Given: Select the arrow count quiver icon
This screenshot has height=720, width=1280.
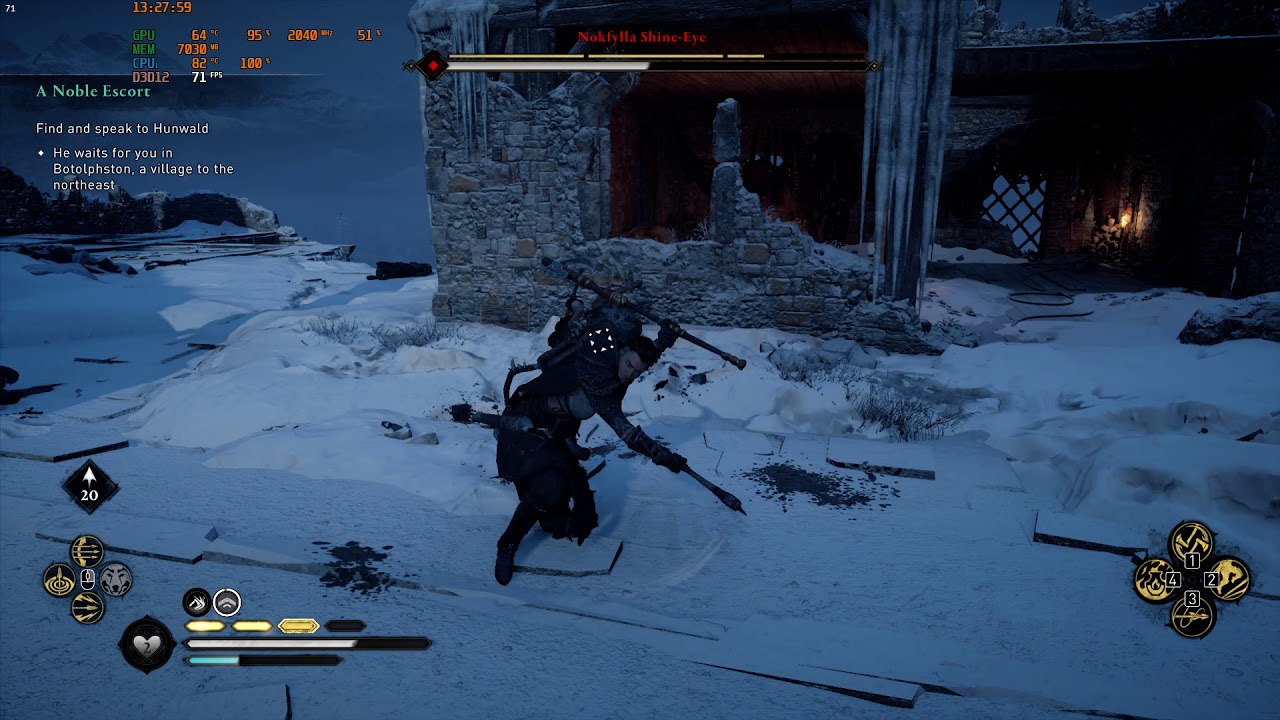Looking at the screenshot, I should click(90, 486).
